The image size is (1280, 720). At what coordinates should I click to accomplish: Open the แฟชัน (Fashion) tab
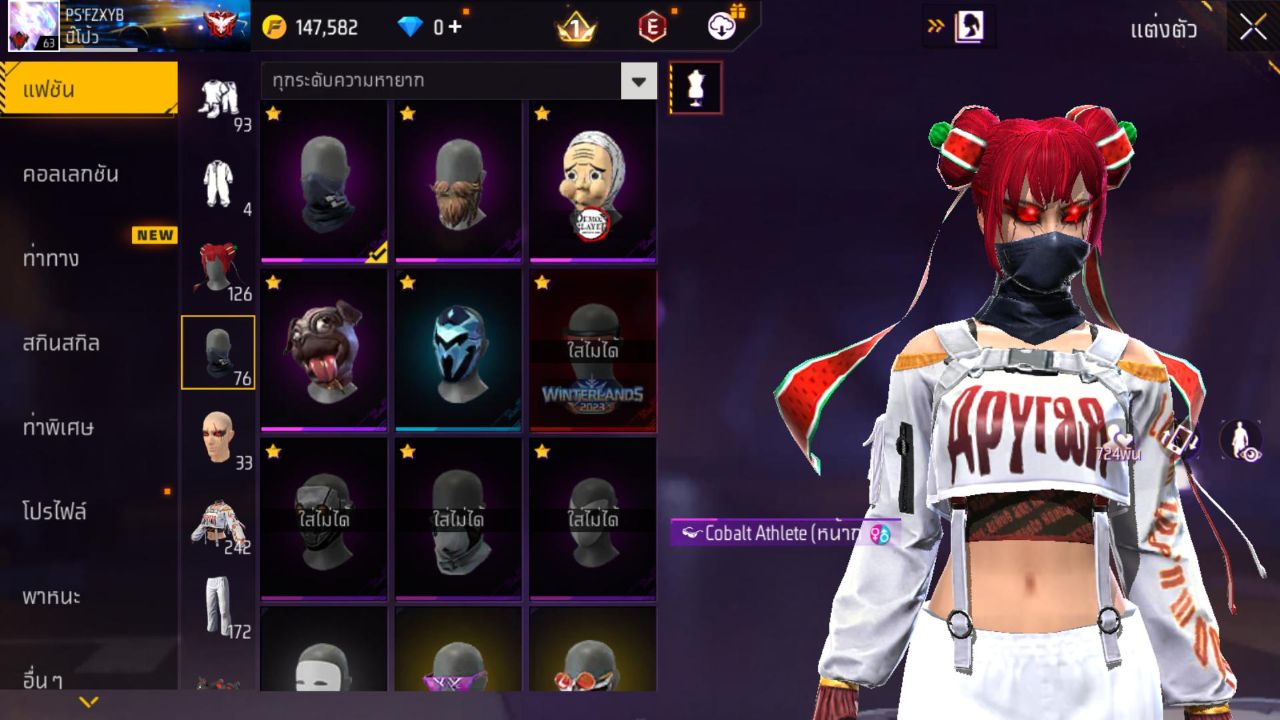(x=88, y=90)
